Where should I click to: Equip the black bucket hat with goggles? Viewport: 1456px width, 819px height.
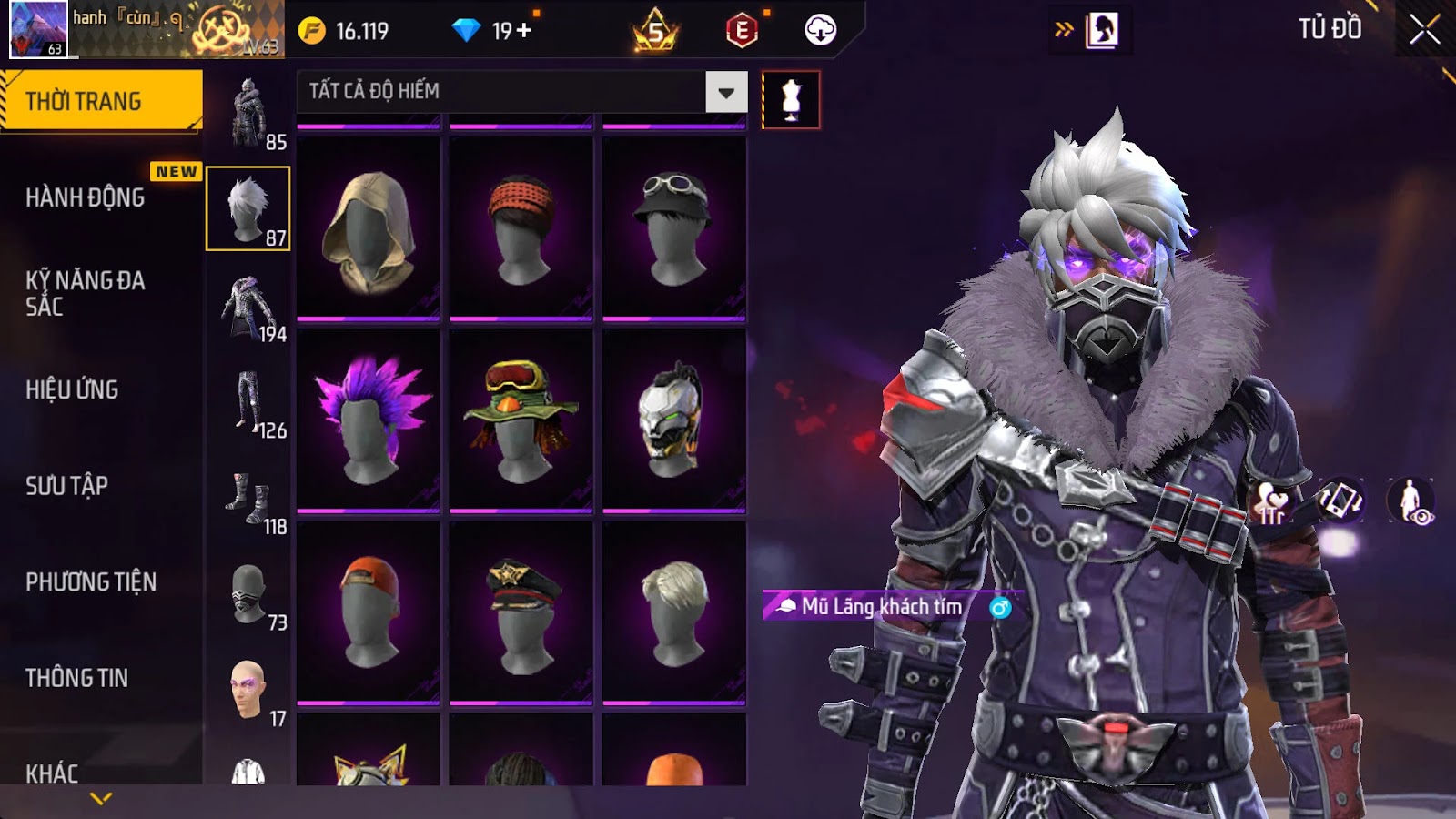[674, 229]
